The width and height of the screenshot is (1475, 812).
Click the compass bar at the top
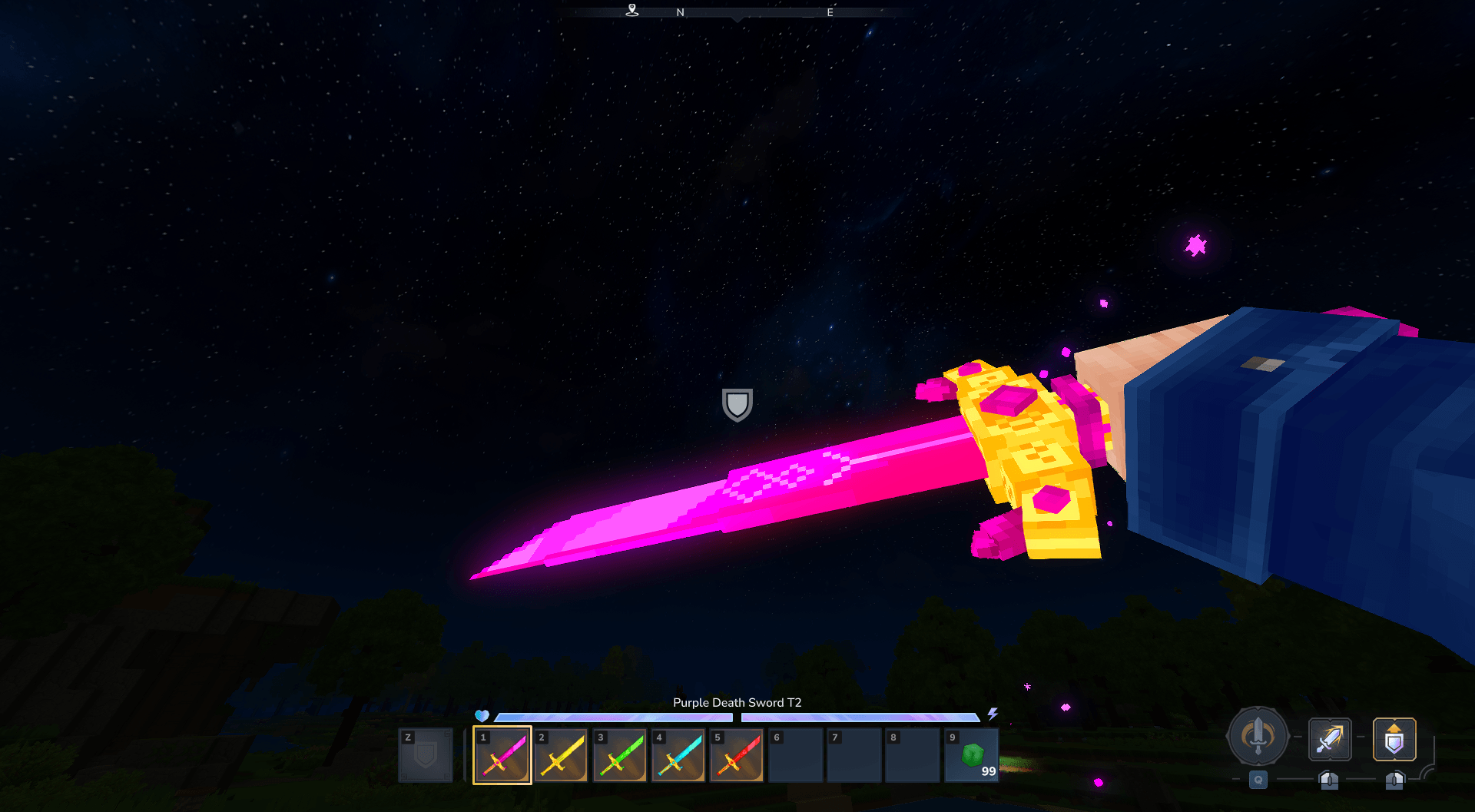pyautogui.click(x=737, y=12)
